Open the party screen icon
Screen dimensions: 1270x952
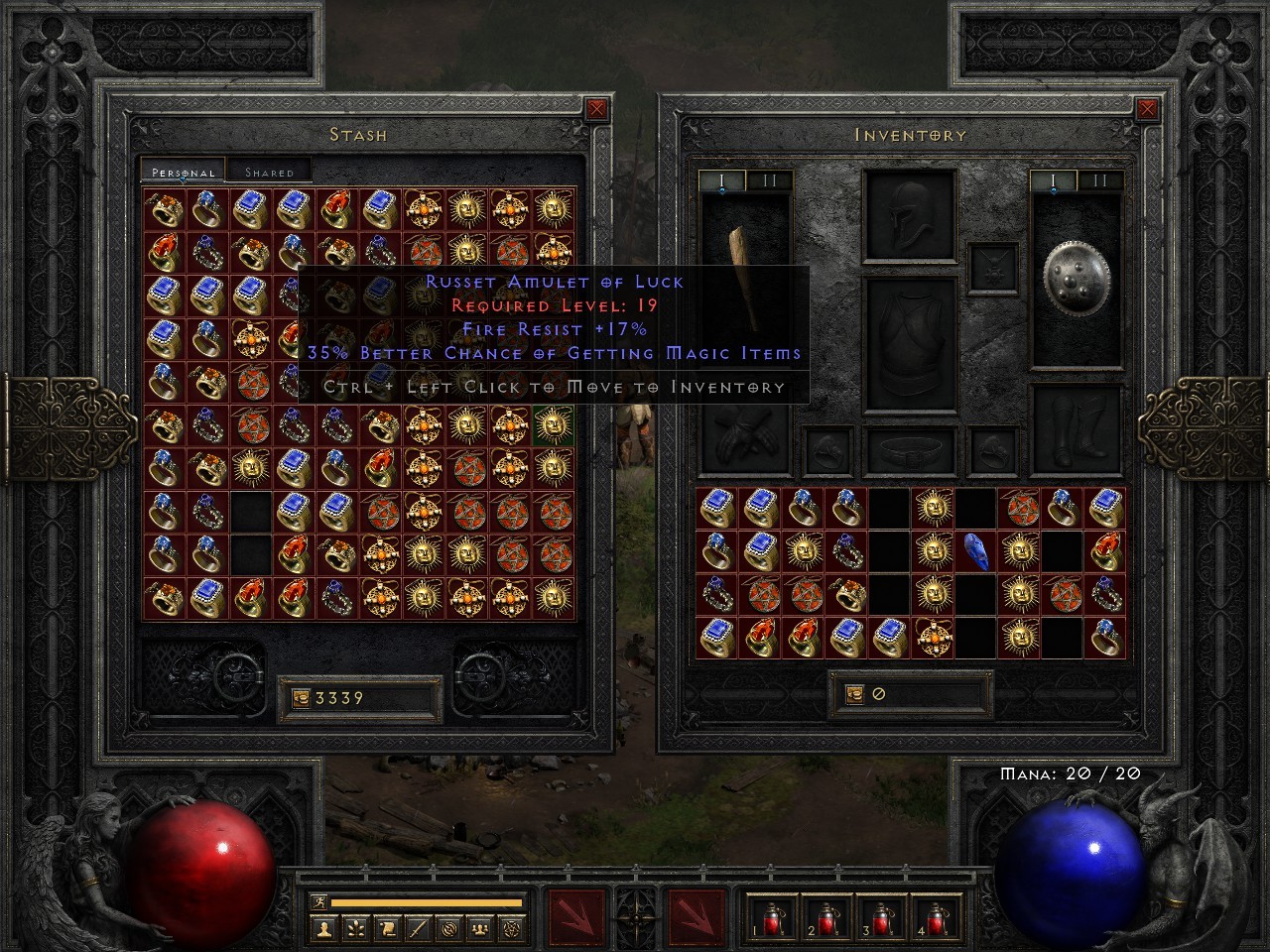click(x=479, y=929)
